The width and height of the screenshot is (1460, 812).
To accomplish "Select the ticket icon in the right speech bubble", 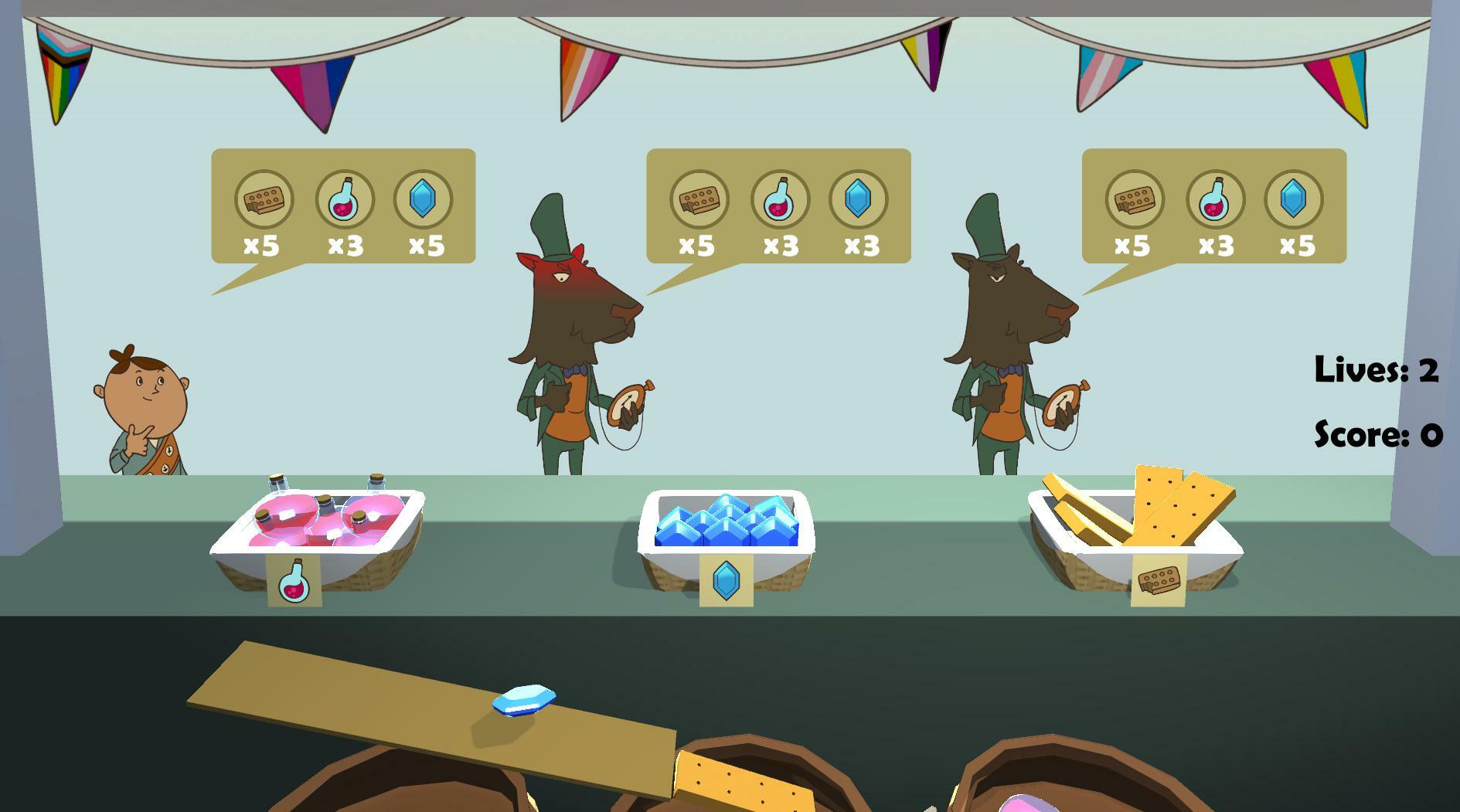I will point(1136,200).
